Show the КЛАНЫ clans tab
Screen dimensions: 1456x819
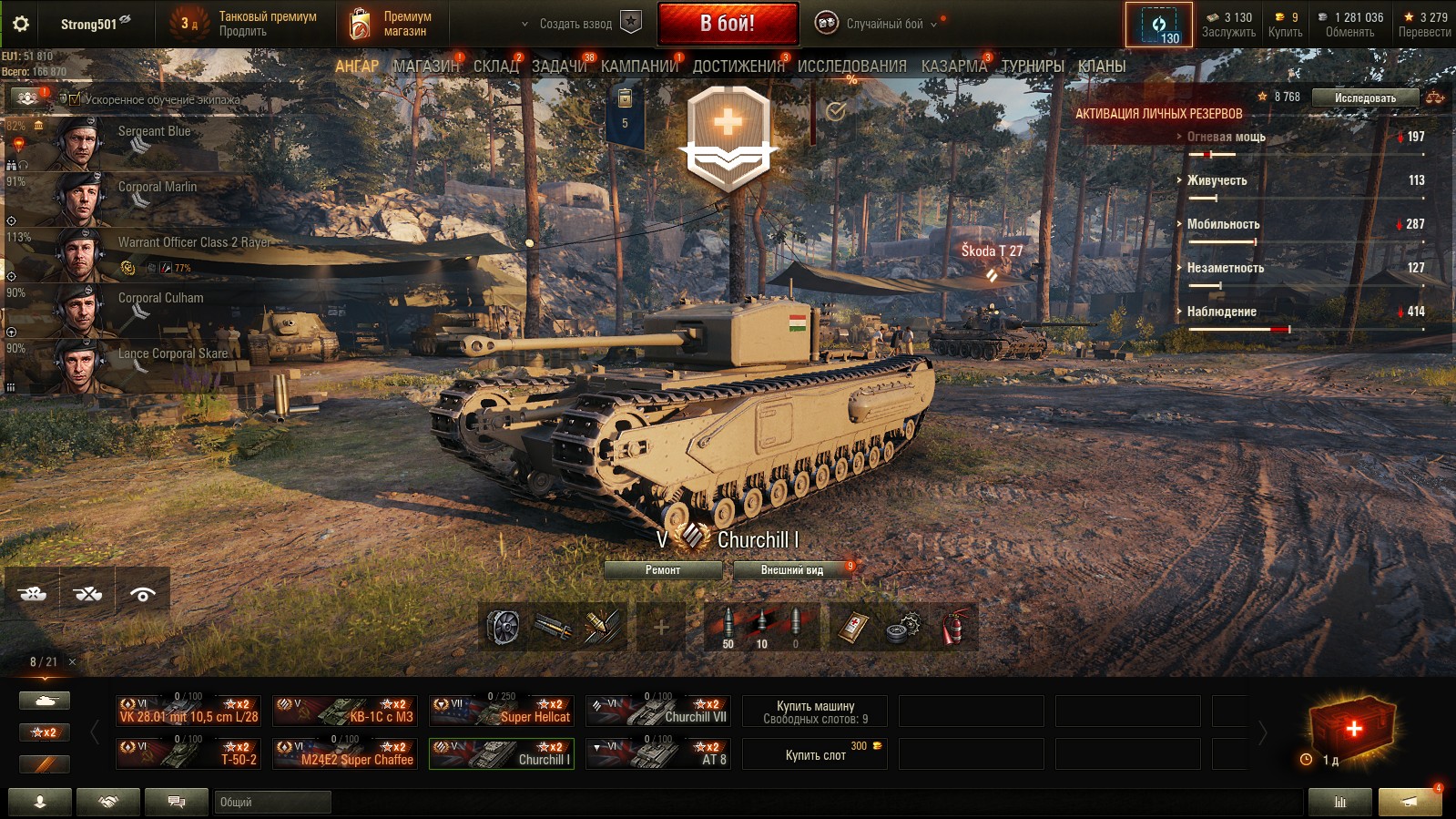pyautogui.click(x=1102, y=67)
